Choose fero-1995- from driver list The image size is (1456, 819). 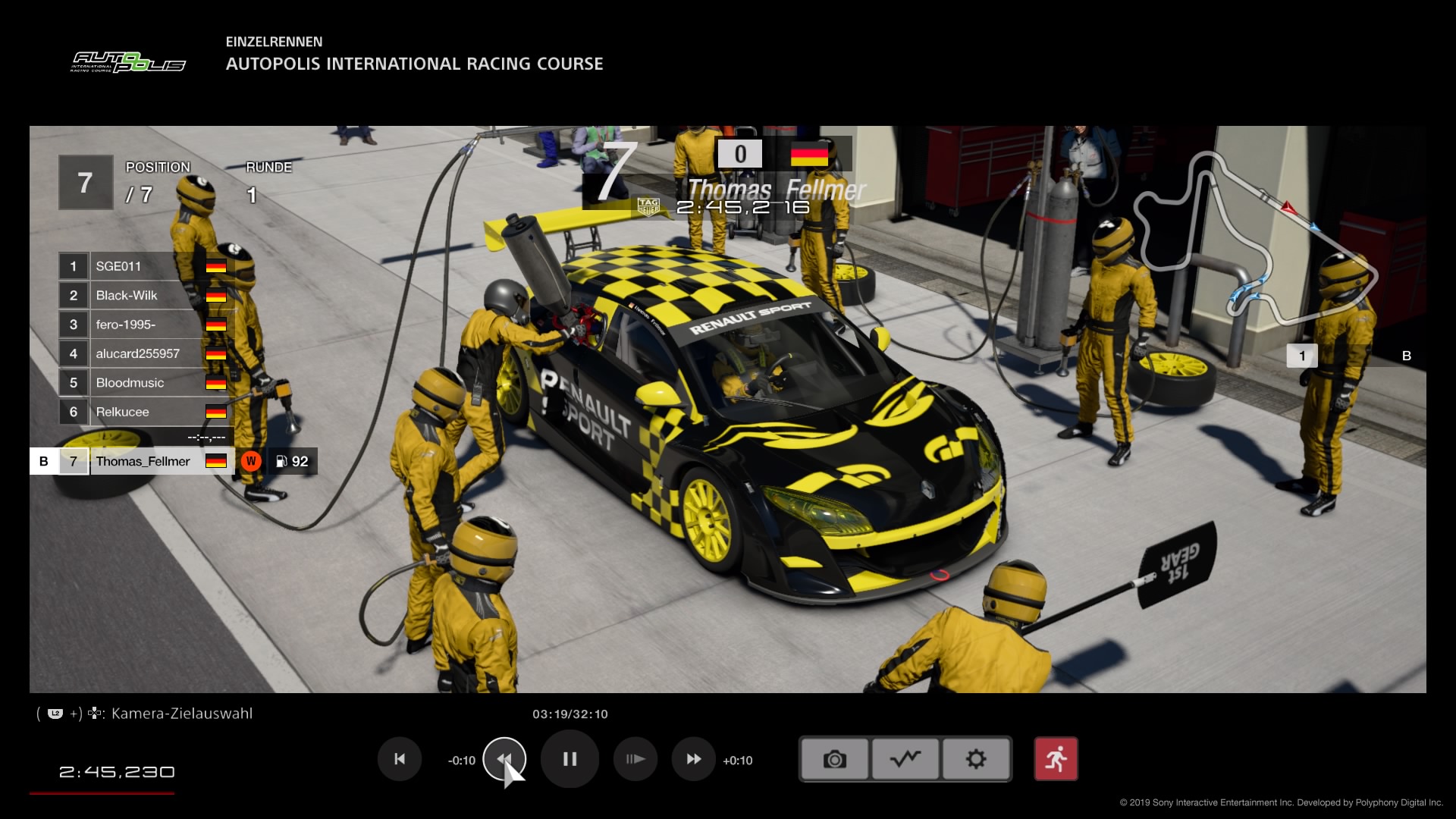(144, 325)
